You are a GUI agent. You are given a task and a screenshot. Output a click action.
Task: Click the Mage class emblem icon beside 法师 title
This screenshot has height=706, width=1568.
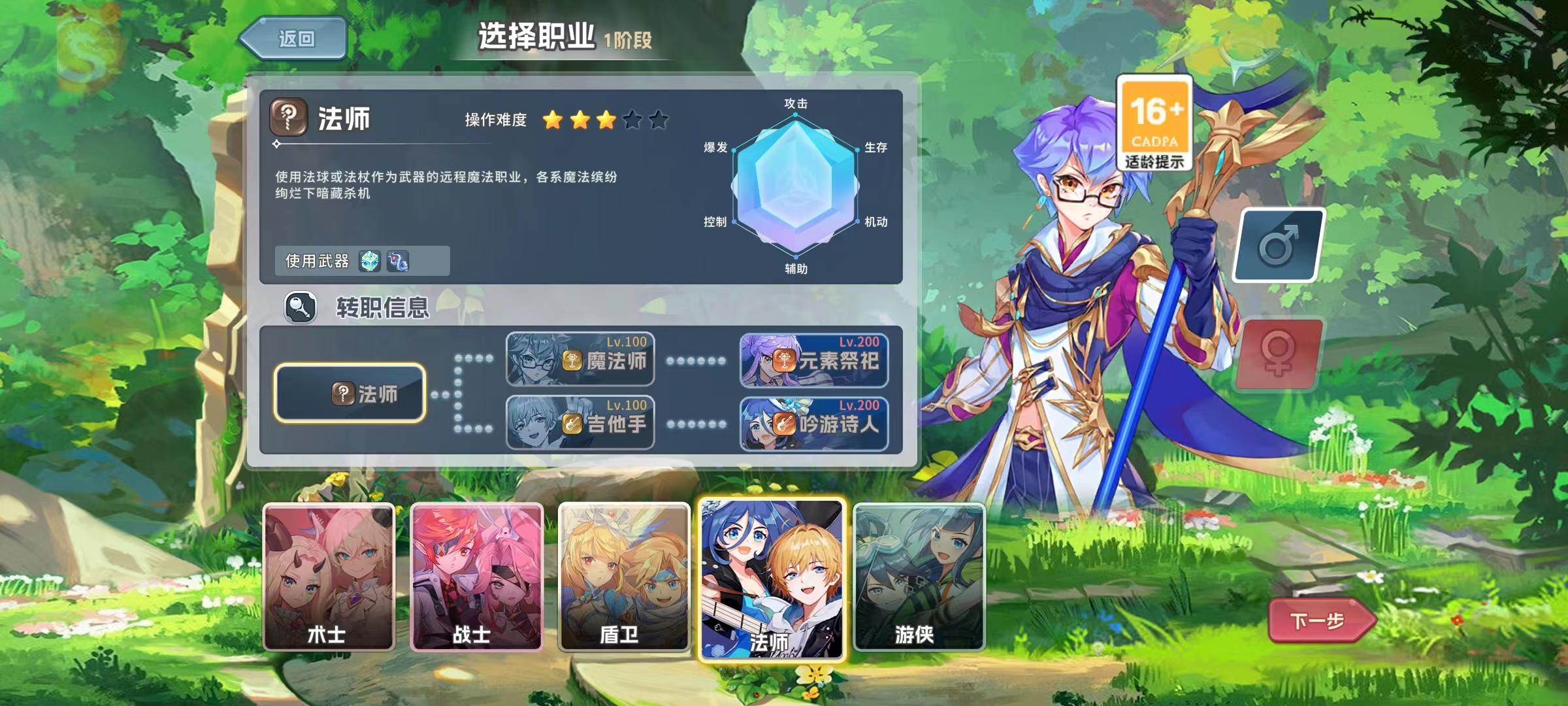click(x=288, y=116)
